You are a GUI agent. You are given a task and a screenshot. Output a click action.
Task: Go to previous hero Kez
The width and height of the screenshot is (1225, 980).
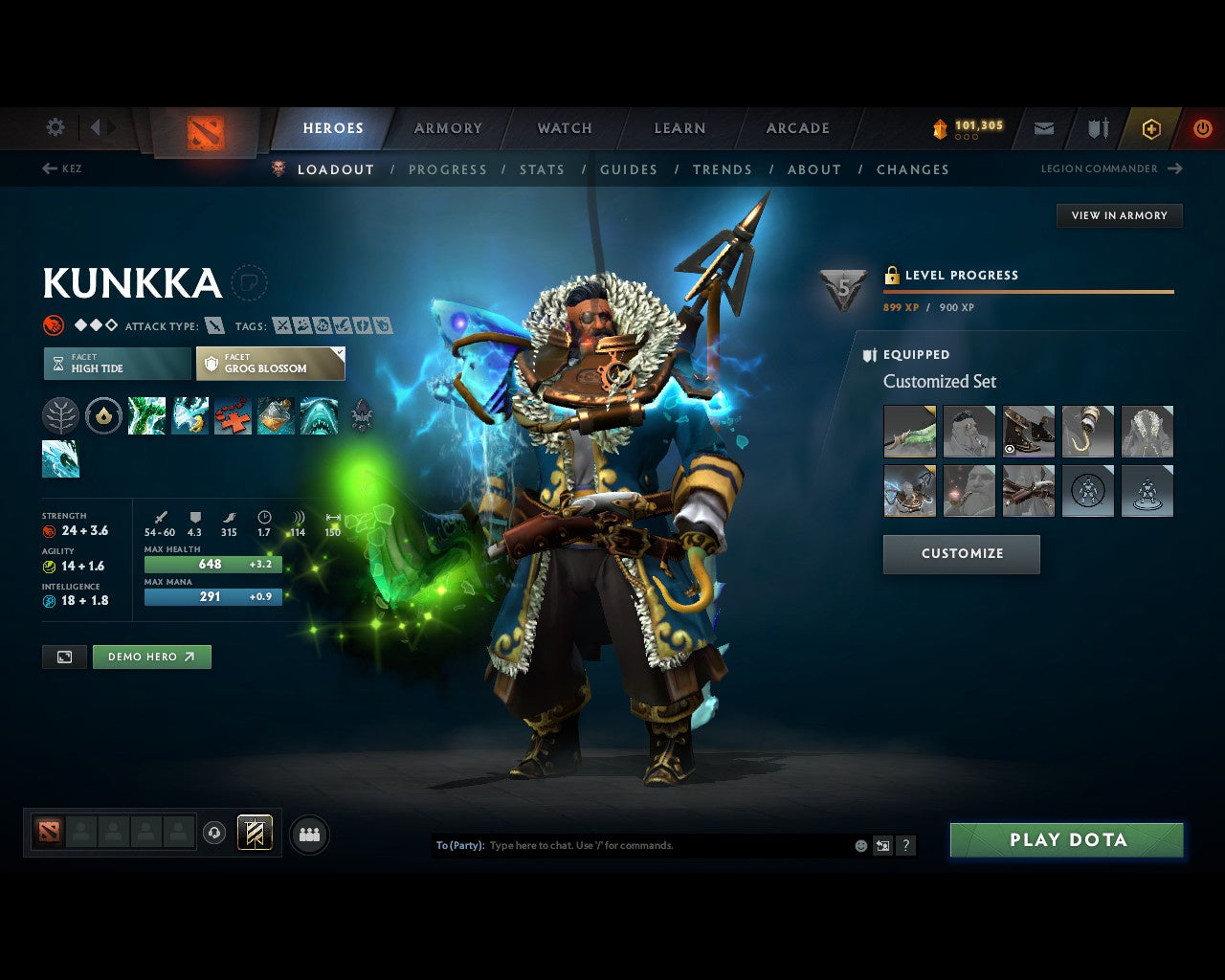pos(62,168)
